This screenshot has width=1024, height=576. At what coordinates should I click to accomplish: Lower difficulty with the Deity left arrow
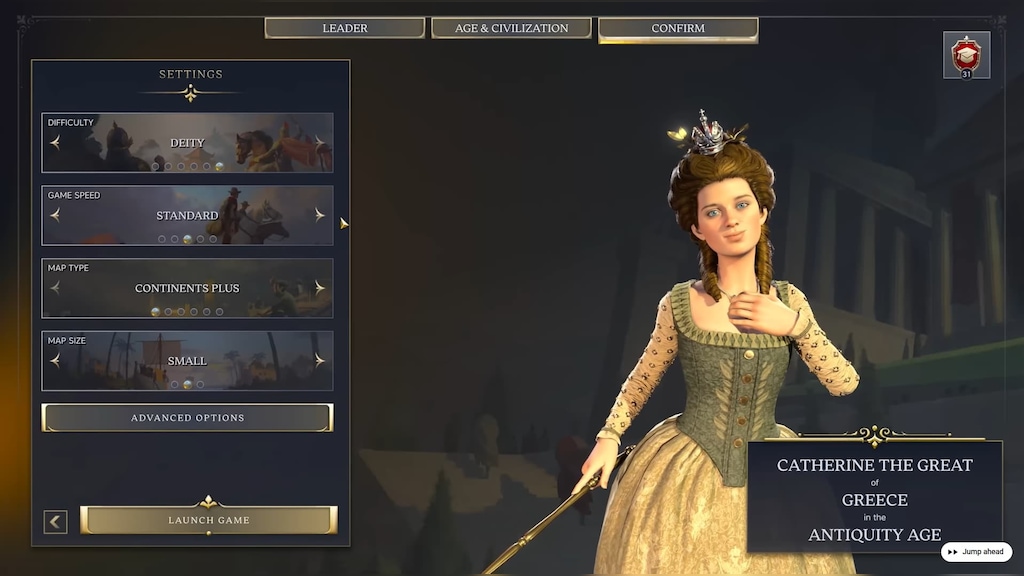55,143
